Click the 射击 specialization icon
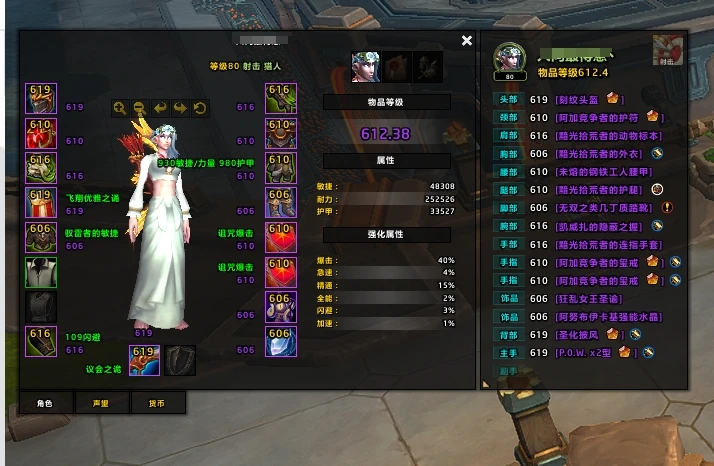 tap(667, 50)
